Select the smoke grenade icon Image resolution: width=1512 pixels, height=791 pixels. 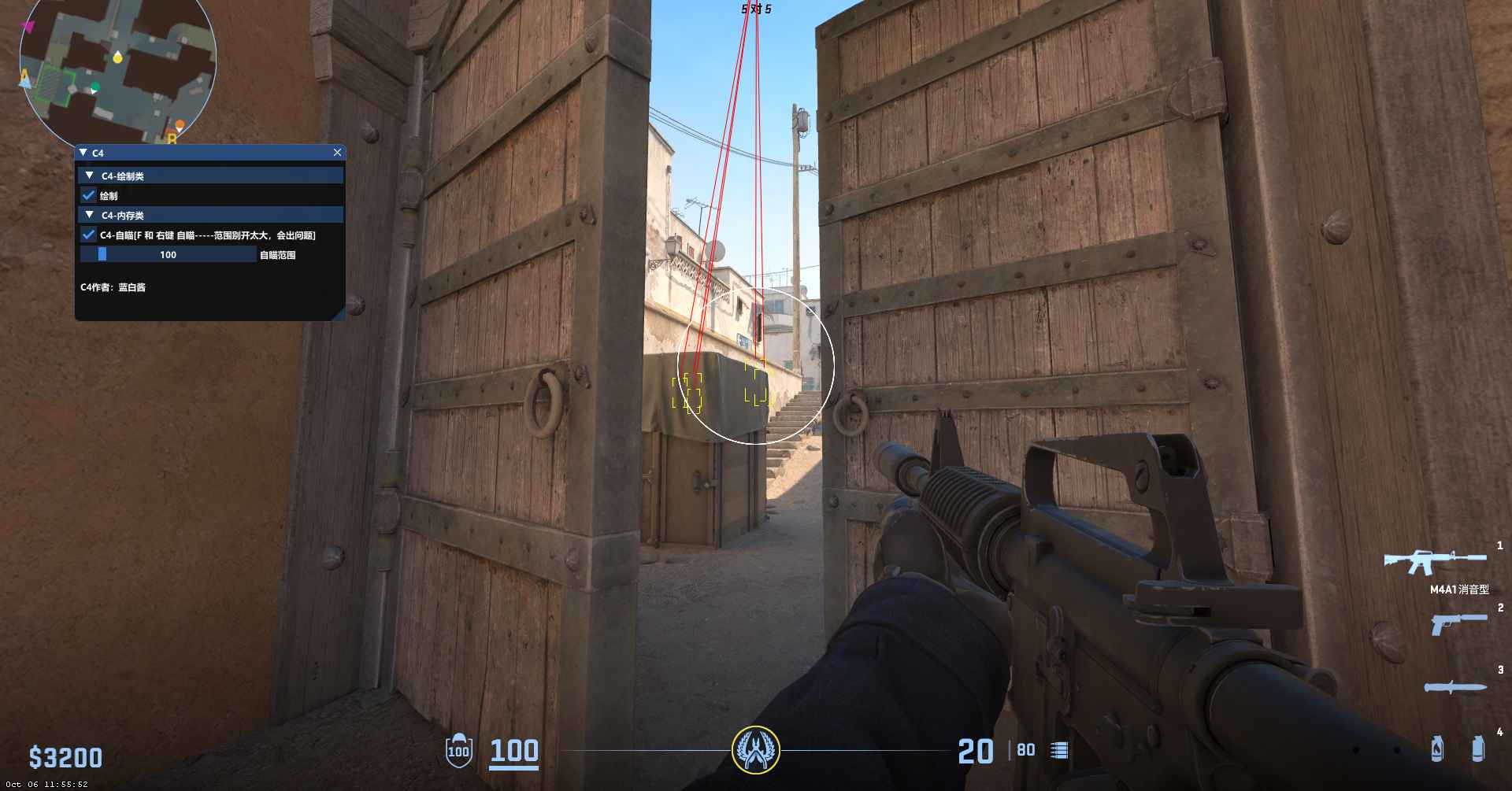pos(1478,748)
